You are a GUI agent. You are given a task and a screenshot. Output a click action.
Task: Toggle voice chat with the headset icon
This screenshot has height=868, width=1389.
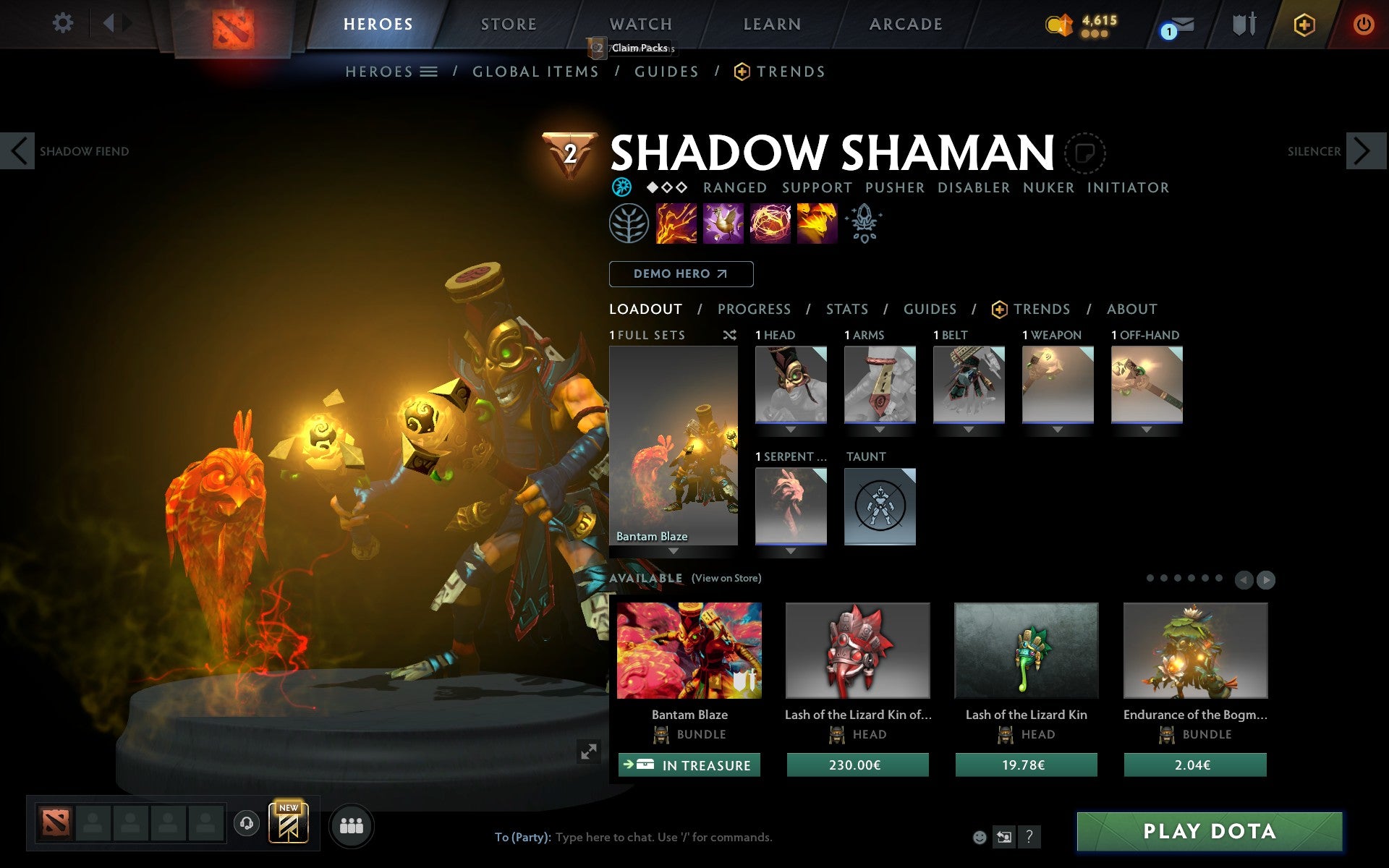click(x=246, y=822)
